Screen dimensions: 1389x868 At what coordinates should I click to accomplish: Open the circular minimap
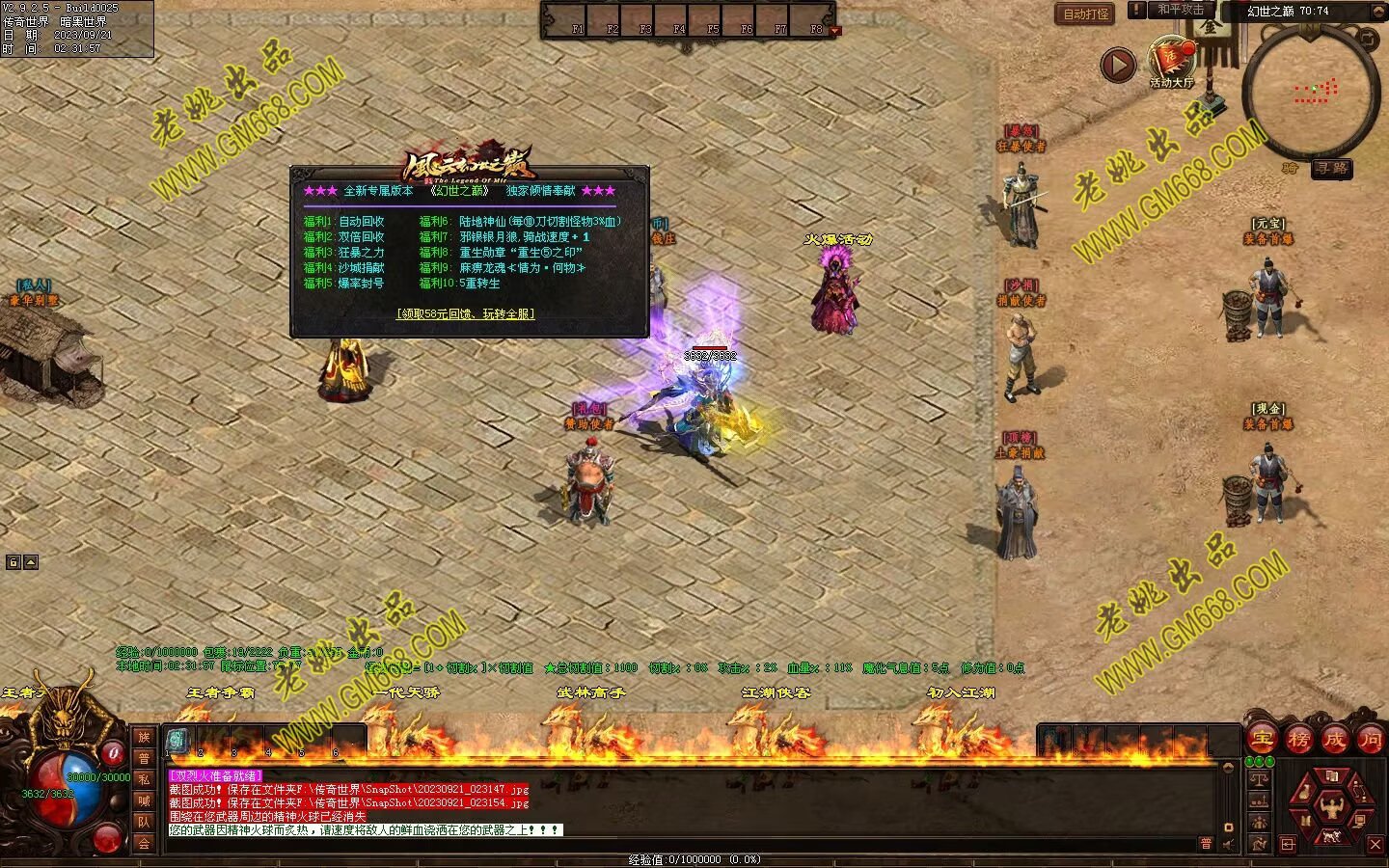[1310, 92]
